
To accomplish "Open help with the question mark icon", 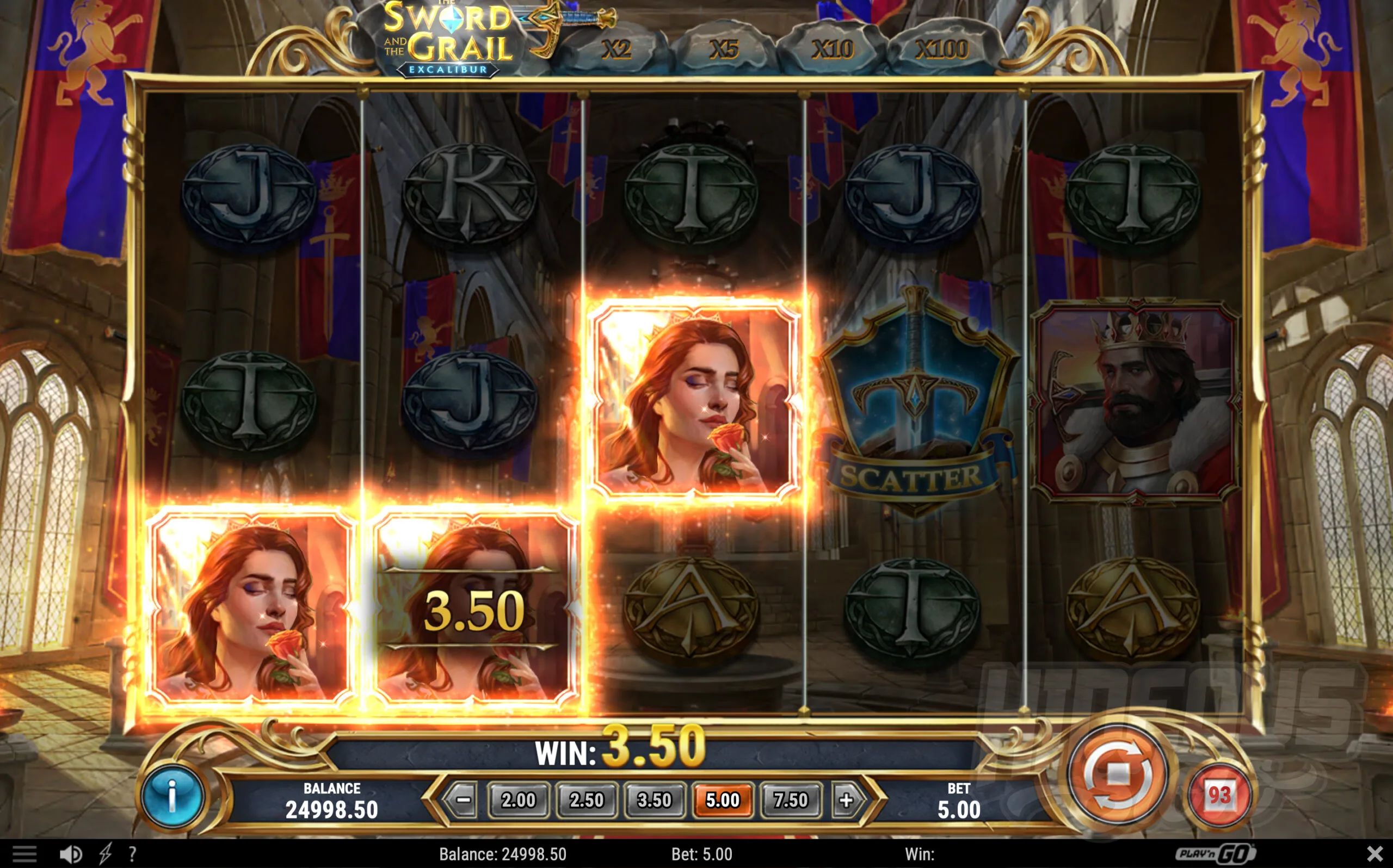I will [x=133, y=854].
